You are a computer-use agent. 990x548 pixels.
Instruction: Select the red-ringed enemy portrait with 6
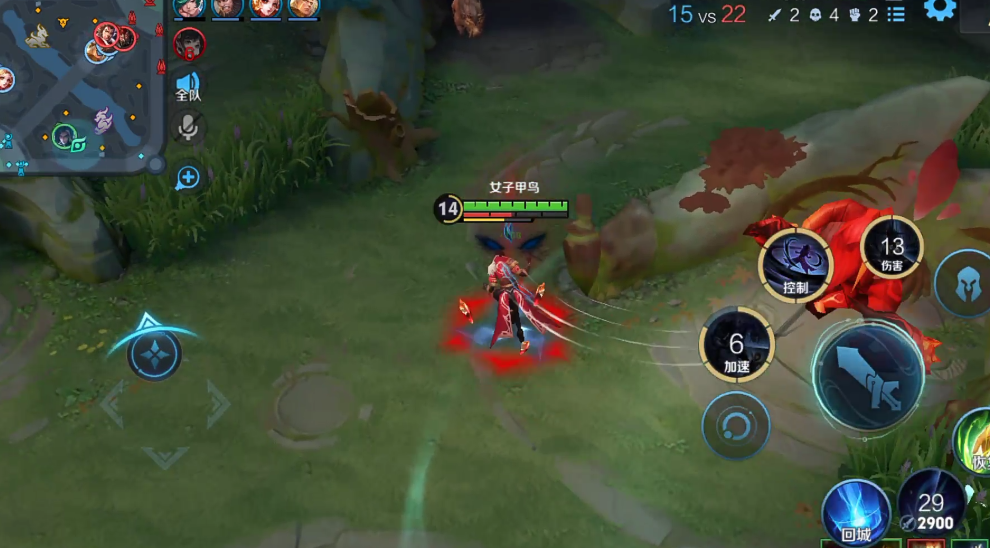pyautogui.click(x=189, y=44)
